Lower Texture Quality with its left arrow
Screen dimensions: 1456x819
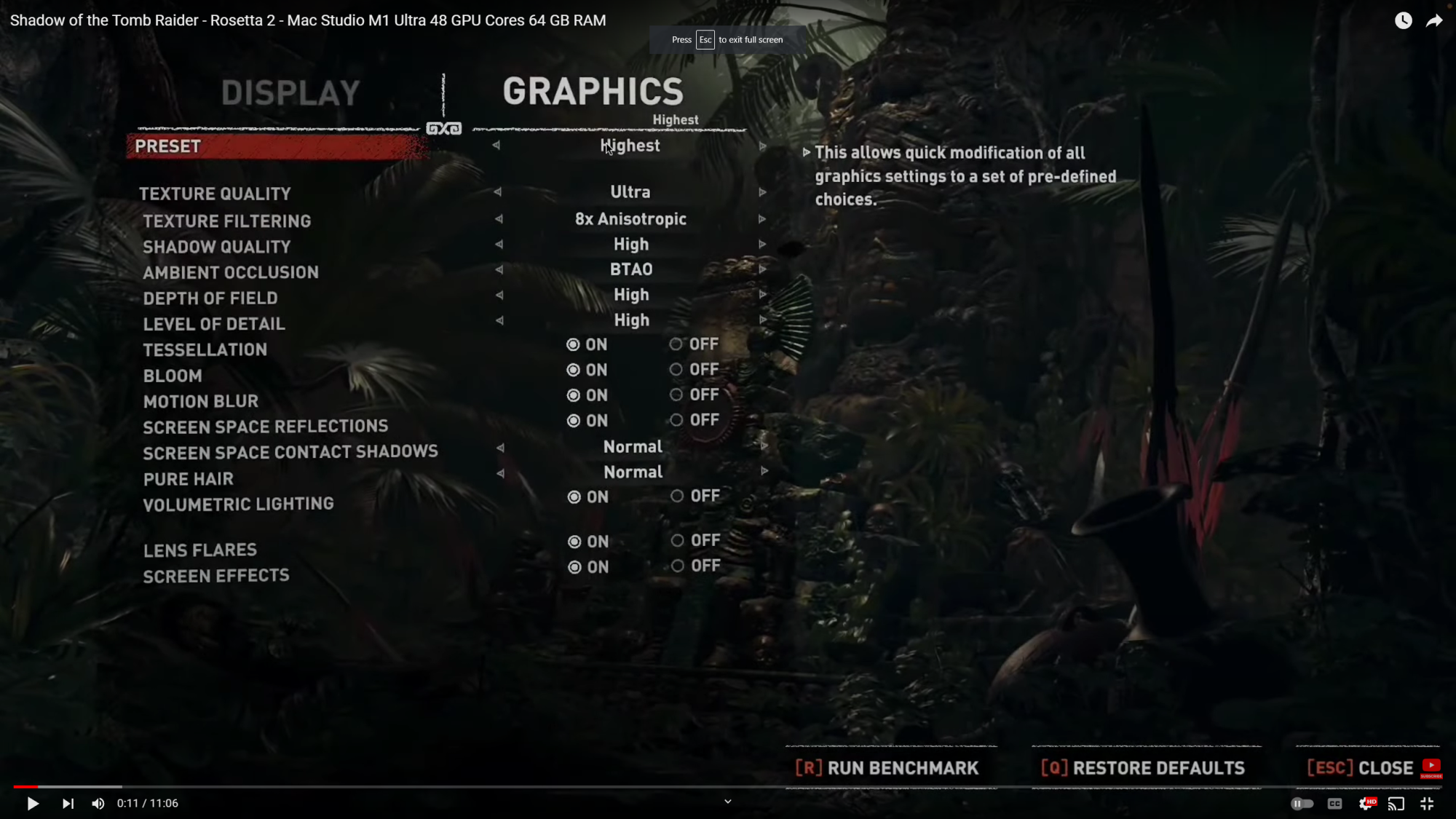[497, 192]
